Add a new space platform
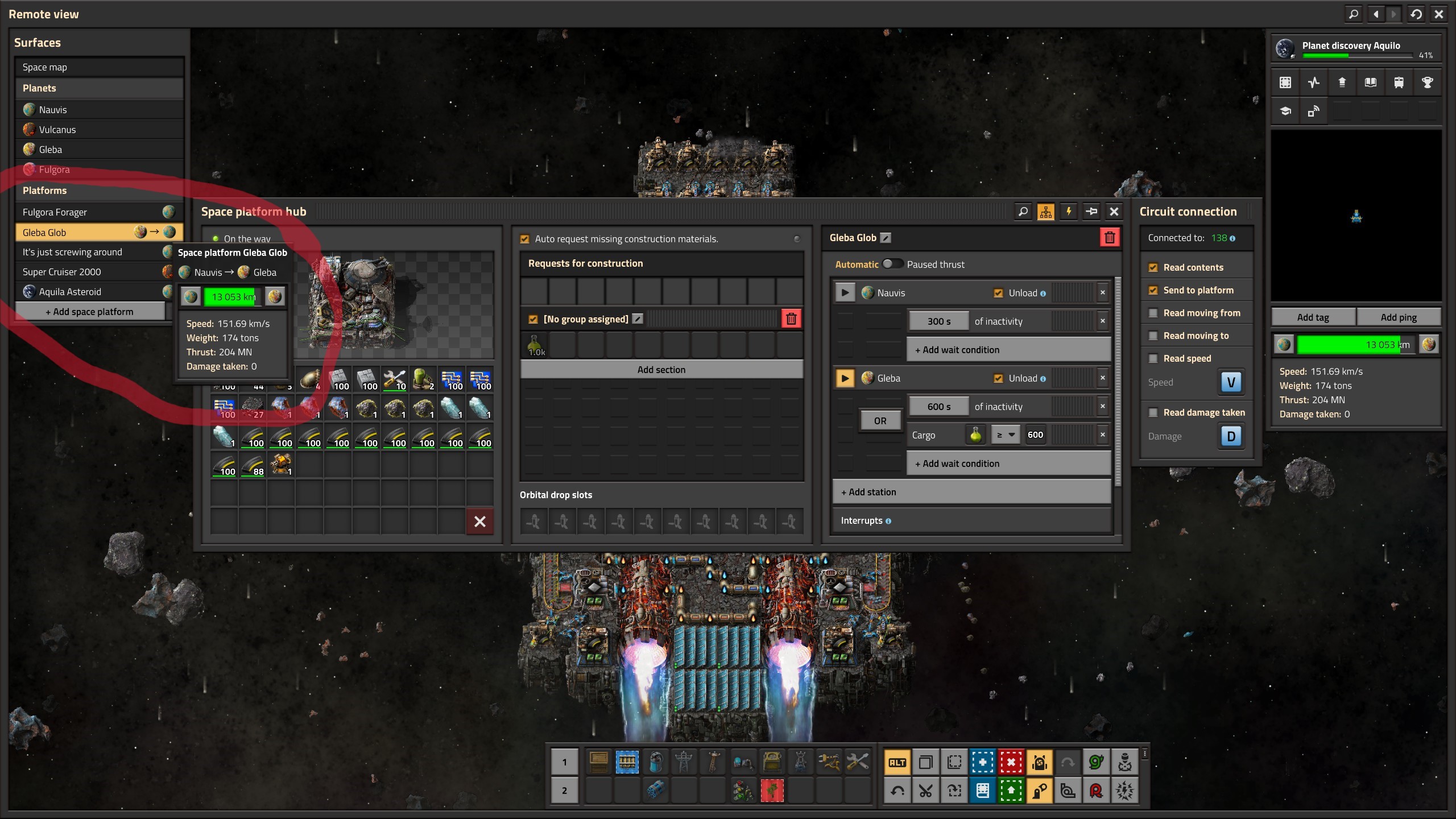The image size is (1456, 819). (x=90, y=312)
